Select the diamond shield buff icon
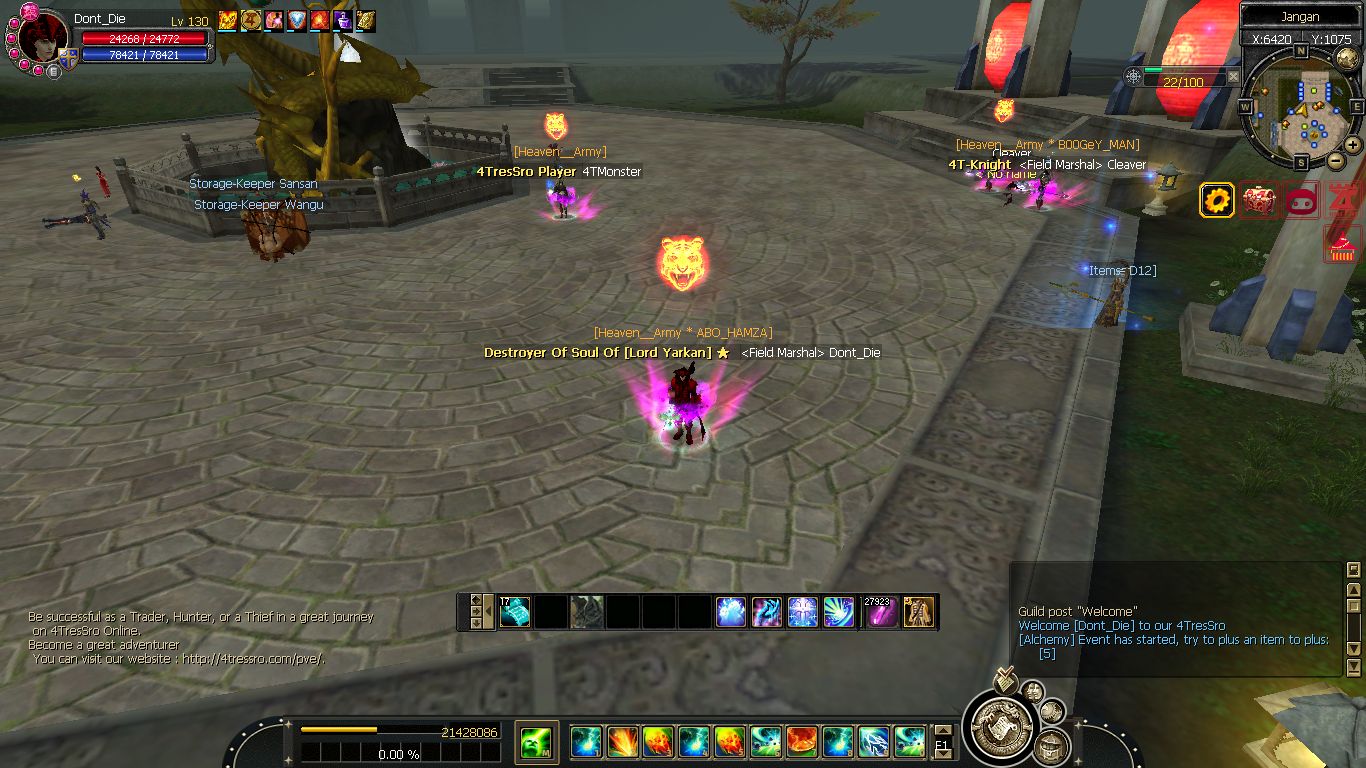Screen dimensions: 1366x768 click(x=297, y=20)
